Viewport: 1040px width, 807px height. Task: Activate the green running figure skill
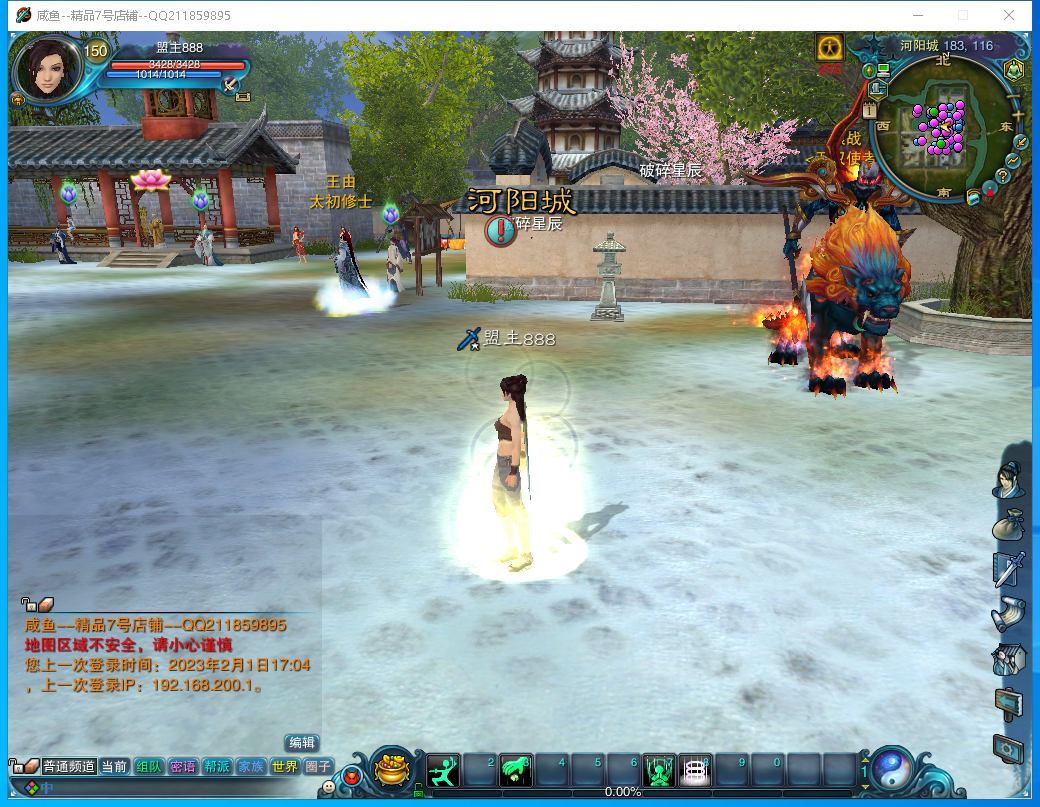[x=443, y=770]
